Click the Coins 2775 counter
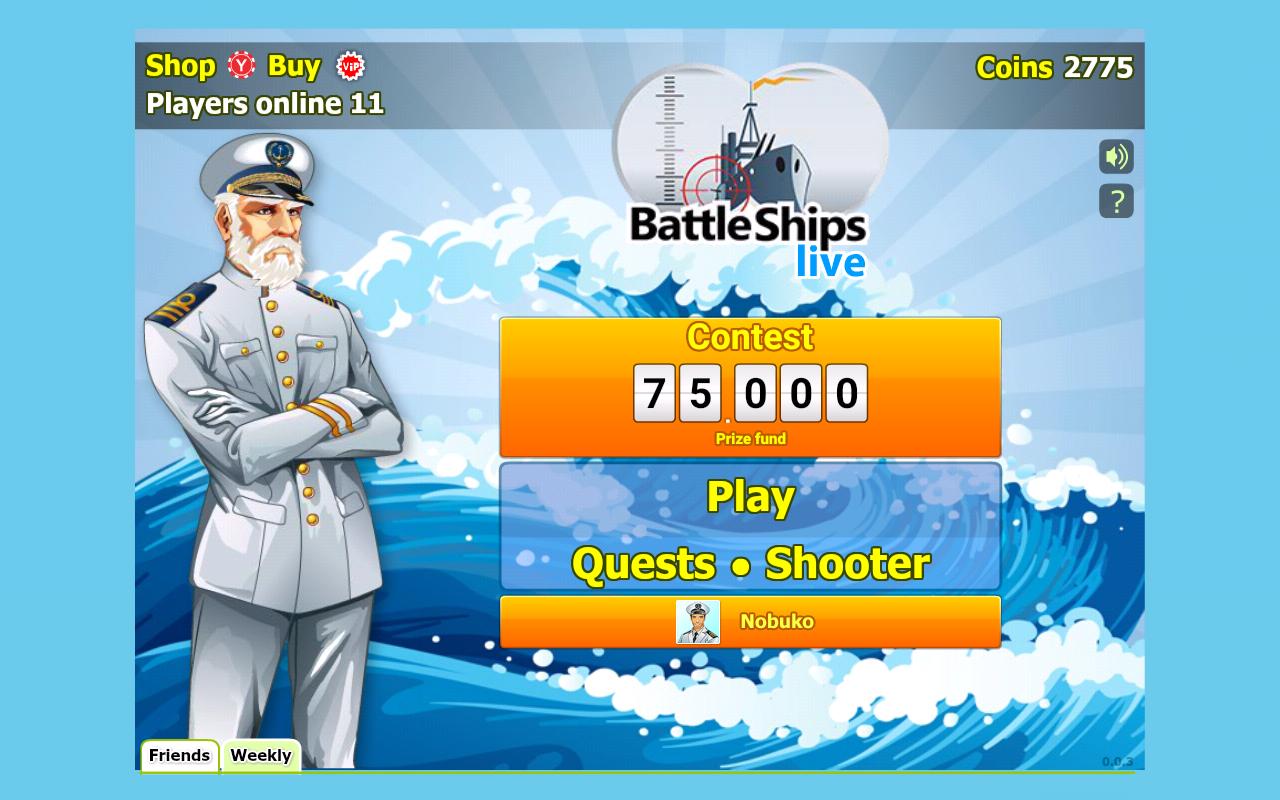 pyautogui.click(x=1056, y=66)
